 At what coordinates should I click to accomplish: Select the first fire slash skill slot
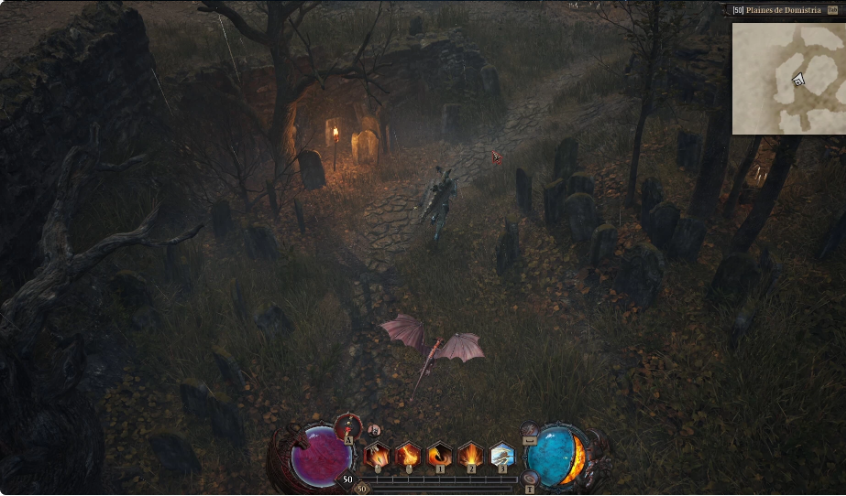[377, 456]
